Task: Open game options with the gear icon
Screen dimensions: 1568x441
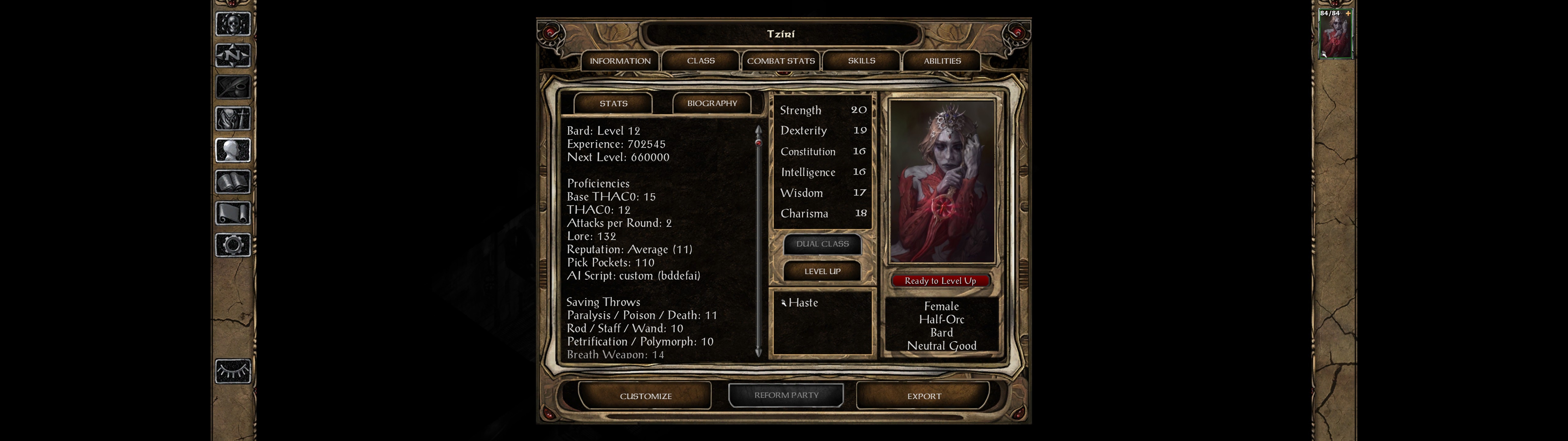Action: coord(232,245)
